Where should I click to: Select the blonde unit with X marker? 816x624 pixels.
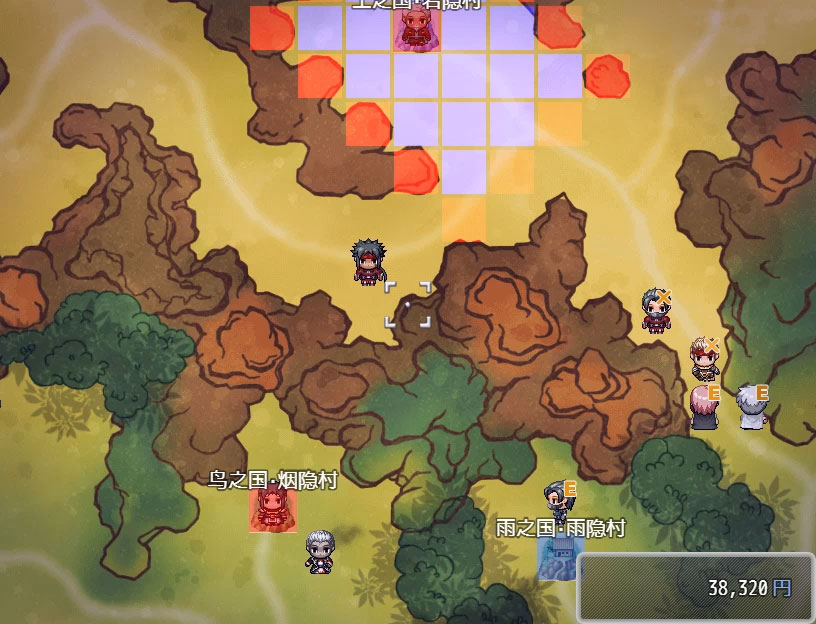point(704,358)
